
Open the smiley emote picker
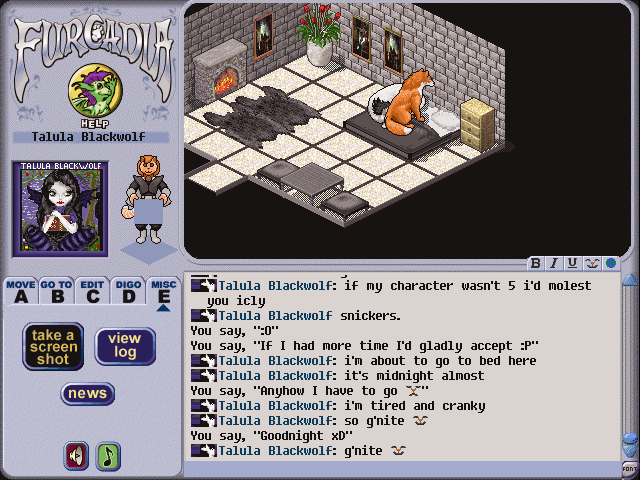tap(590, 264)
